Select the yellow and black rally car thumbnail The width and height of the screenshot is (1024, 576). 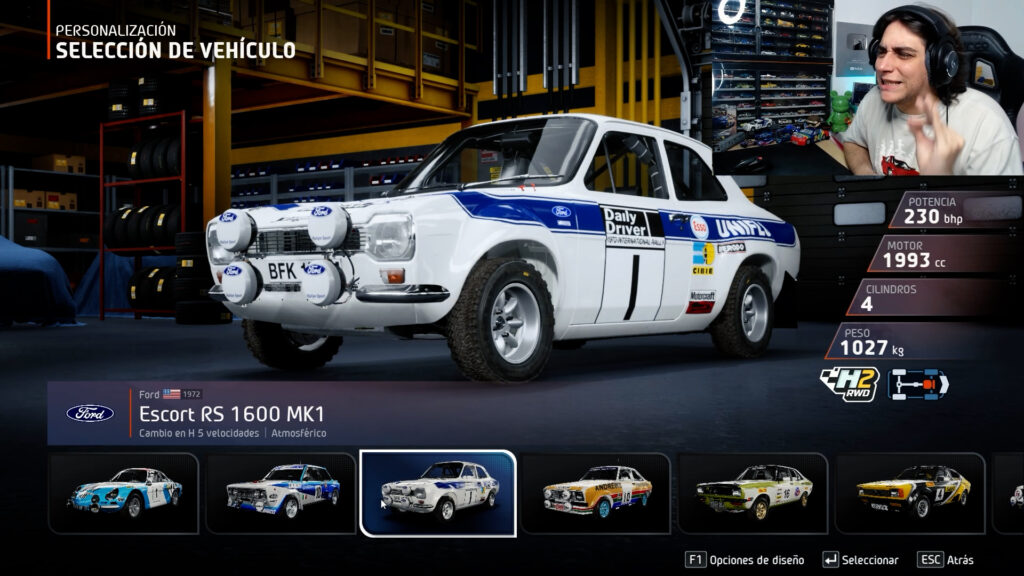[910, 492]
